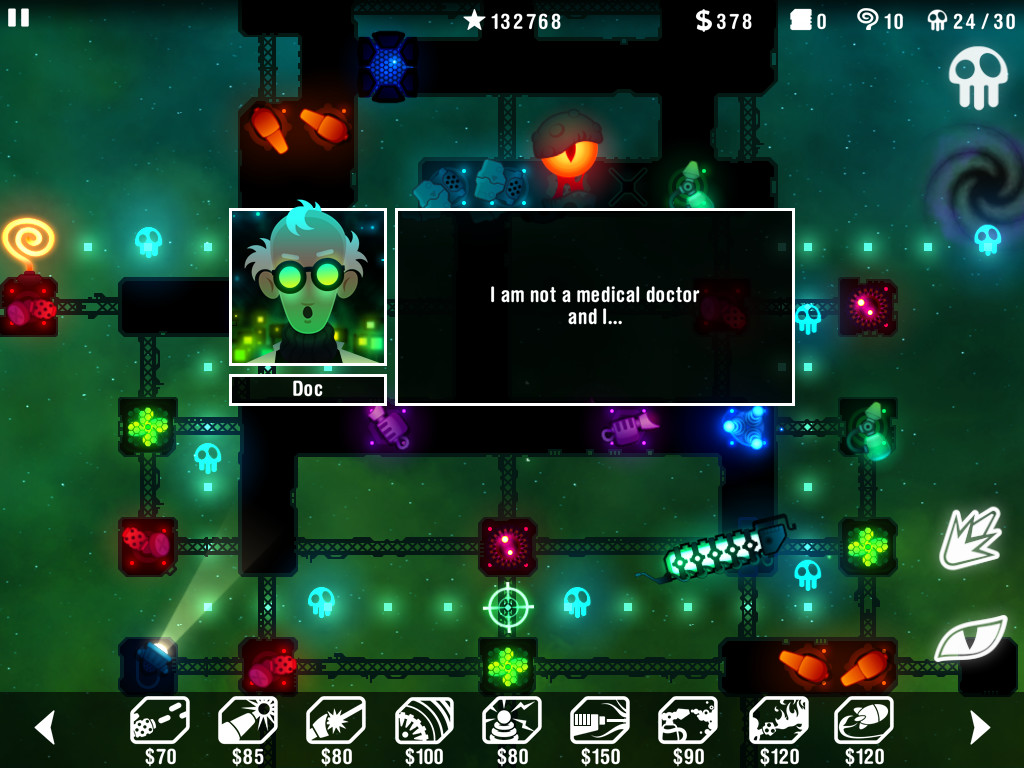Activate the white claw strike ability
The width and height of the screenshot is (1024, 768).
click(x=969, y=538)
